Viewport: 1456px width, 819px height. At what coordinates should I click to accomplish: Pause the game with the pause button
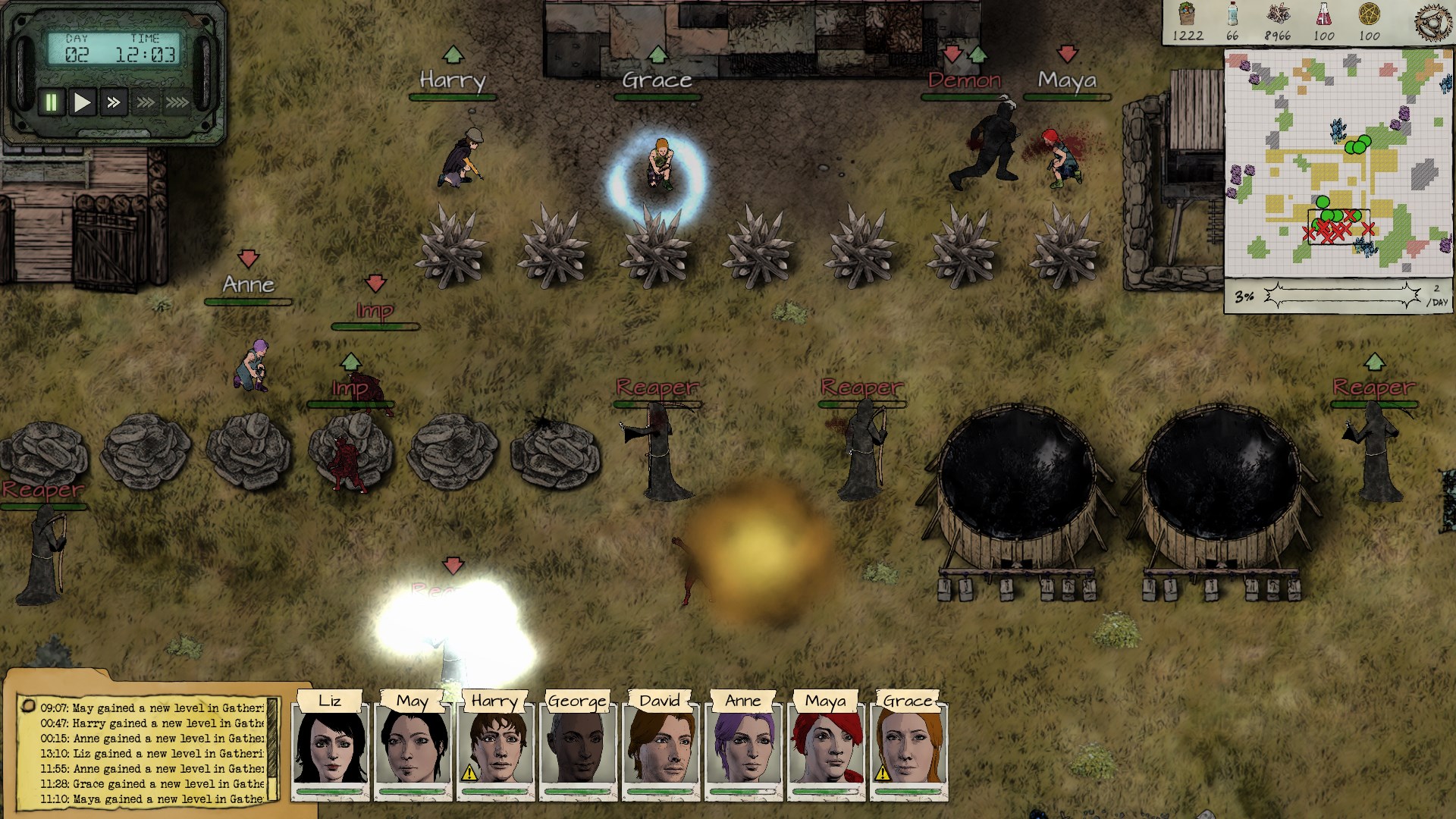pos(52,102)
